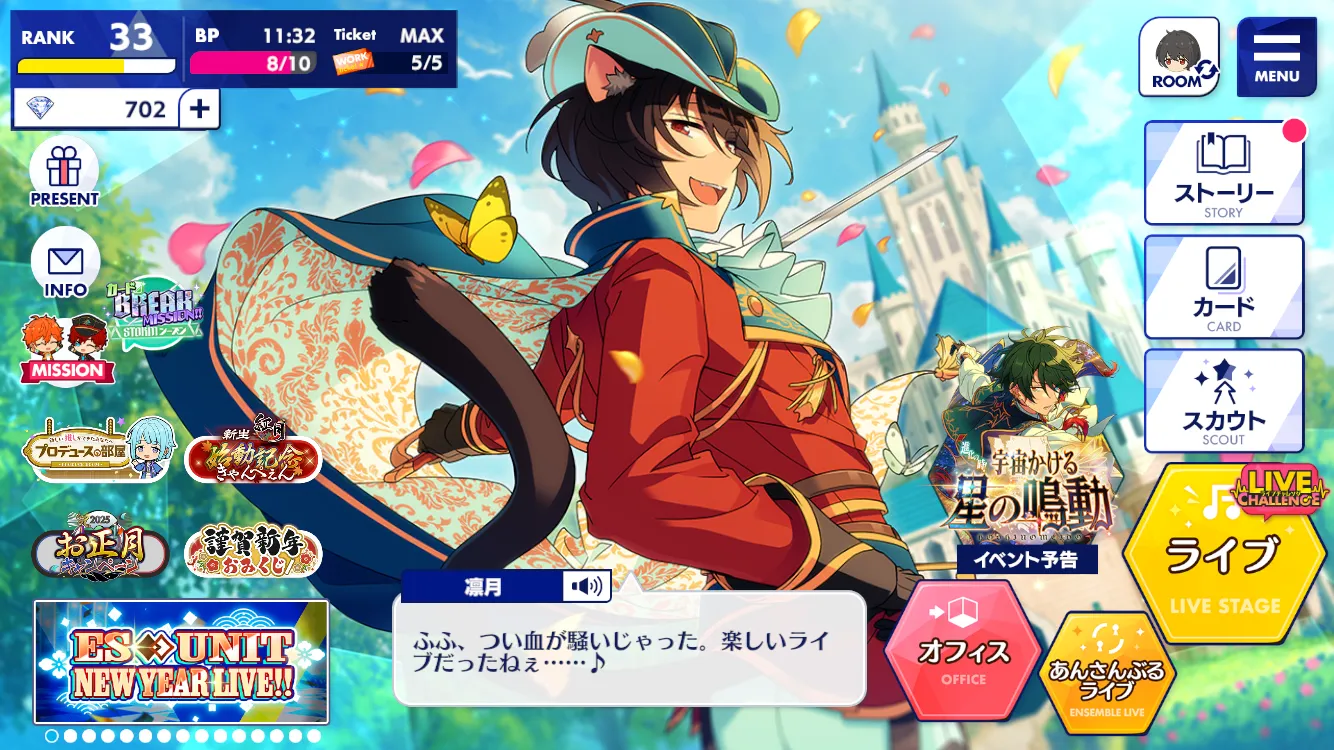Open the Mission icon with chibi characters
Image resolution: width=1334 pixels, height=750 pixels.
pyautogui.click(x=67, y=350)
